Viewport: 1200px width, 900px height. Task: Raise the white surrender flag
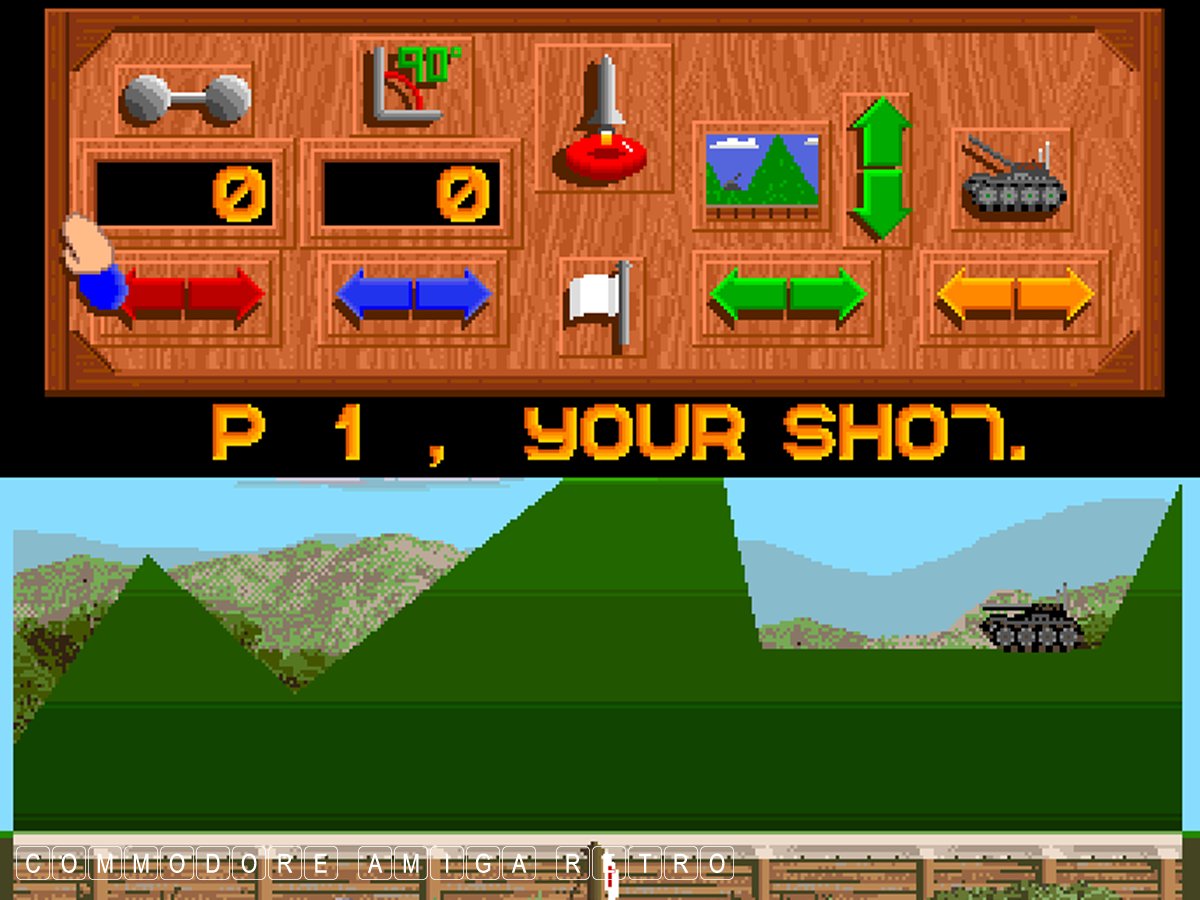point(601,304)
